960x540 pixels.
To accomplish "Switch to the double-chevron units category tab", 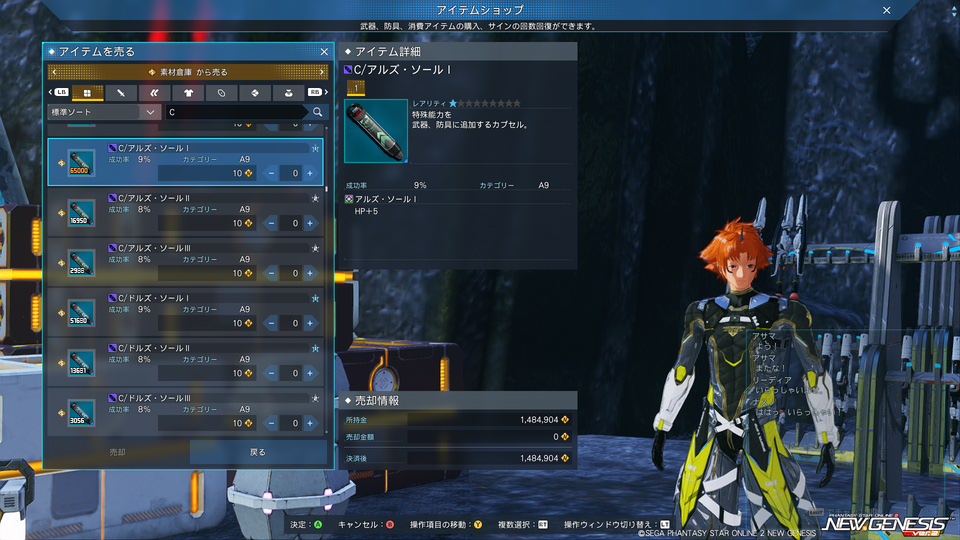I will [154, 92].
